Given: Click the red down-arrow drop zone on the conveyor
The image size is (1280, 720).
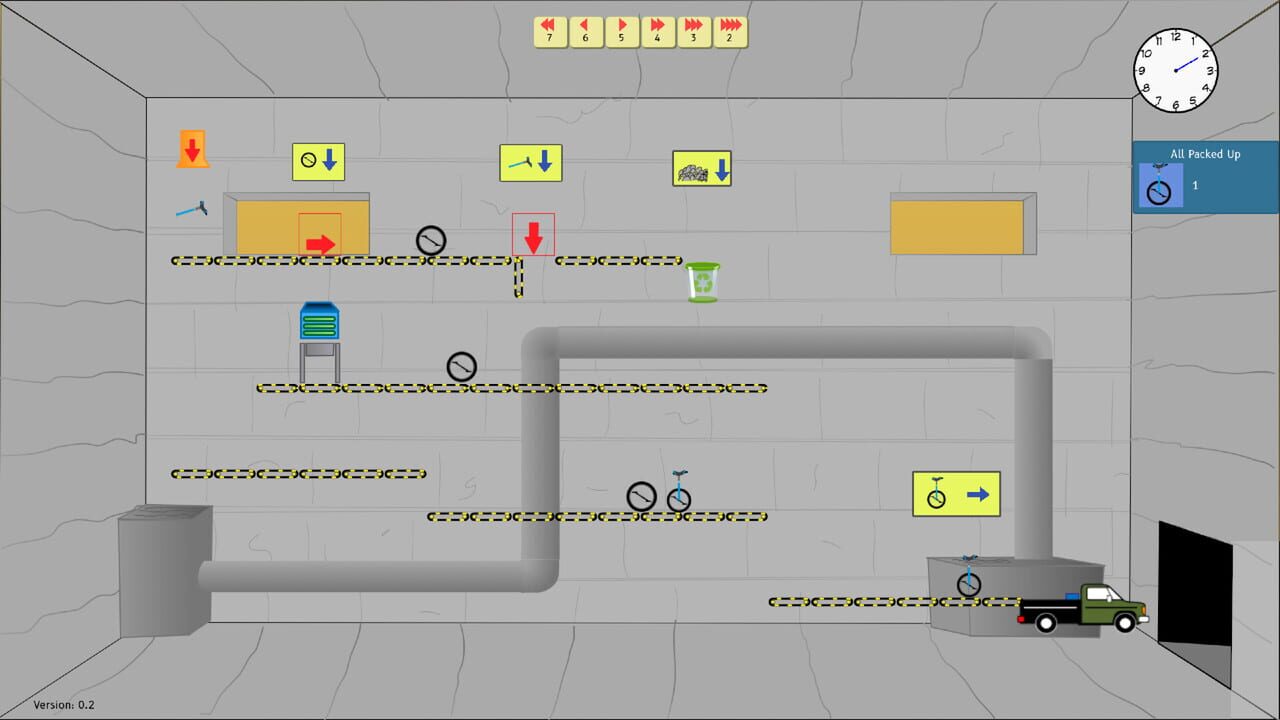Looking at the screenshot, I should pyautogui.click(x=533, y=233).
